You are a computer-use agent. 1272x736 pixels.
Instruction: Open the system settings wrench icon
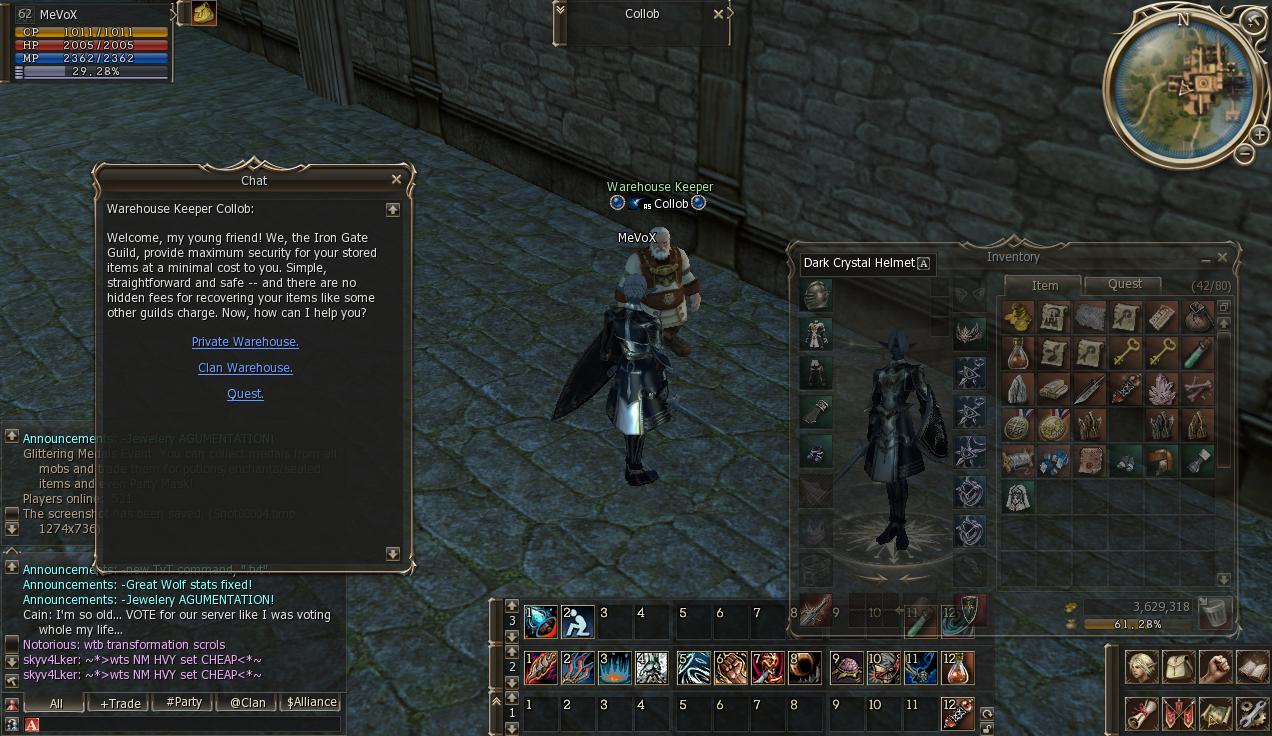(x=1252, y=713)
